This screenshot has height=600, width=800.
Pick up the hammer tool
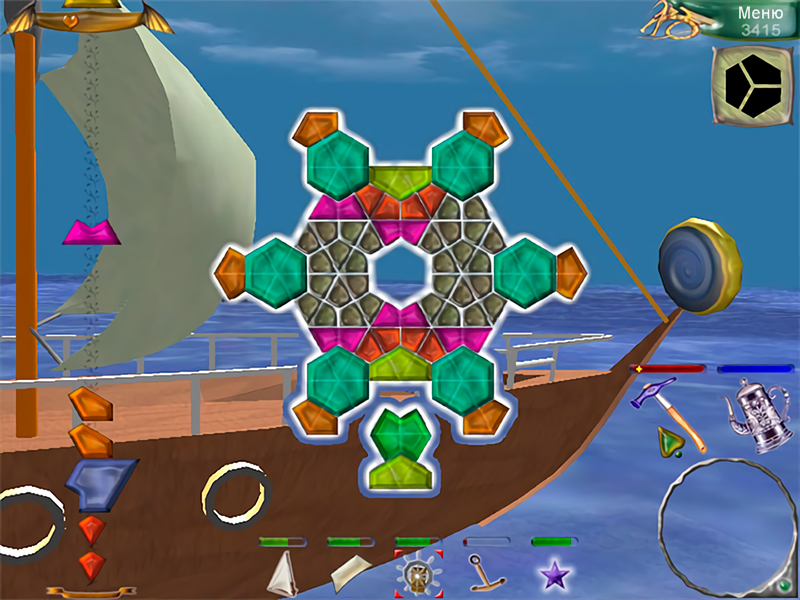[655, 396]
